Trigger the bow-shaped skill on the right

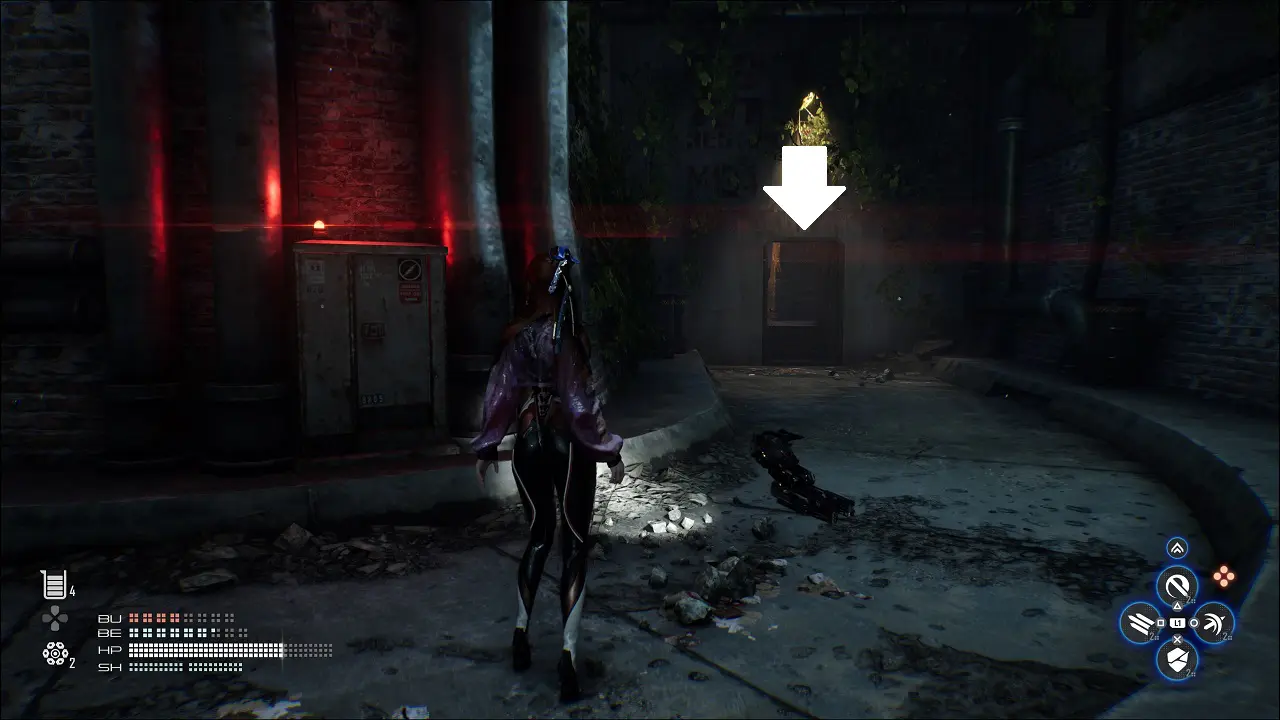1213,623
